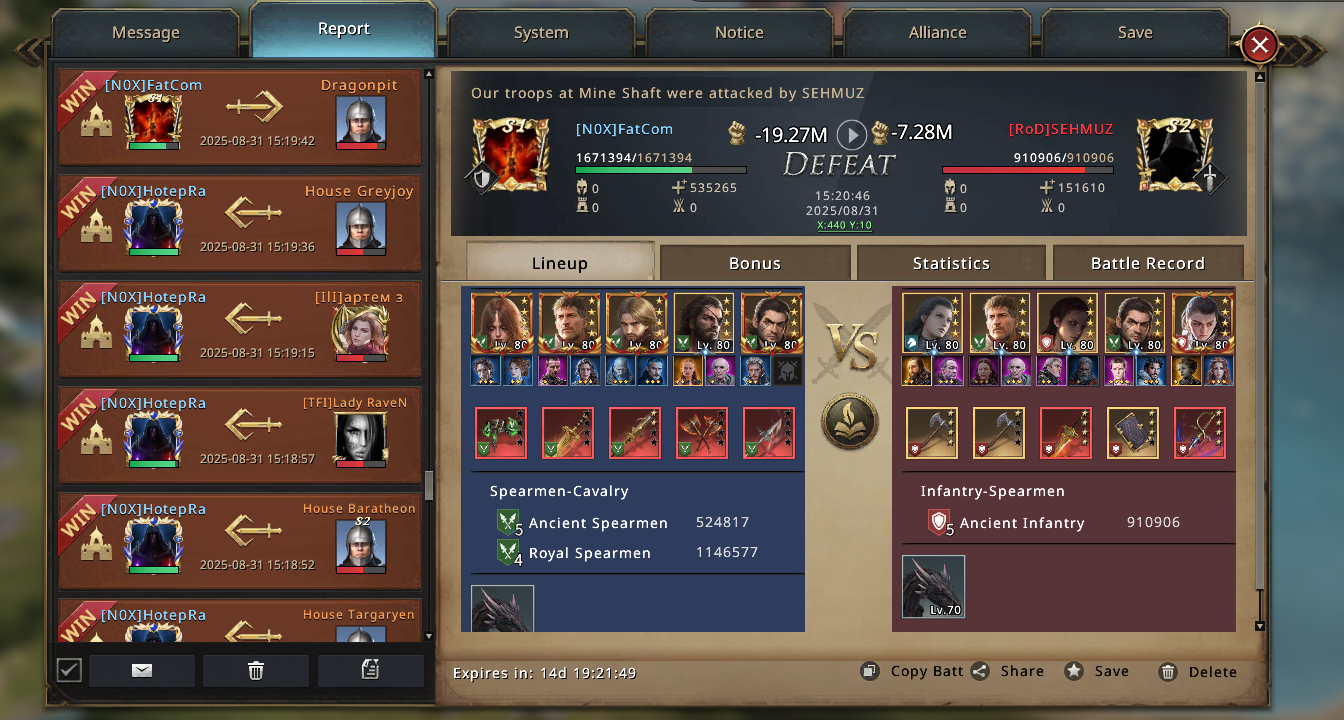Share this battle report
This screenshot has height=720, width=1344.
pos(1008,672)
